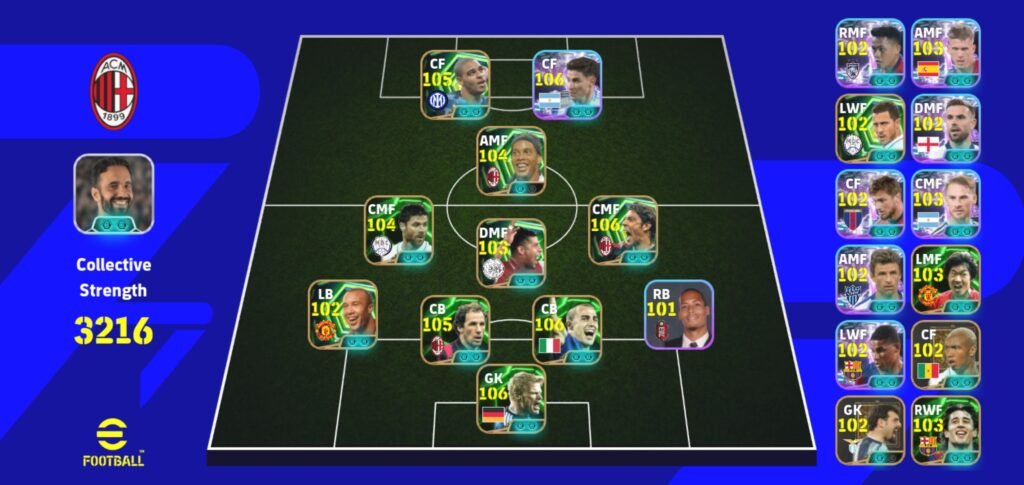Click the AC Milan club crest
Screen dimensions: 1024x485
click(114, 92)
